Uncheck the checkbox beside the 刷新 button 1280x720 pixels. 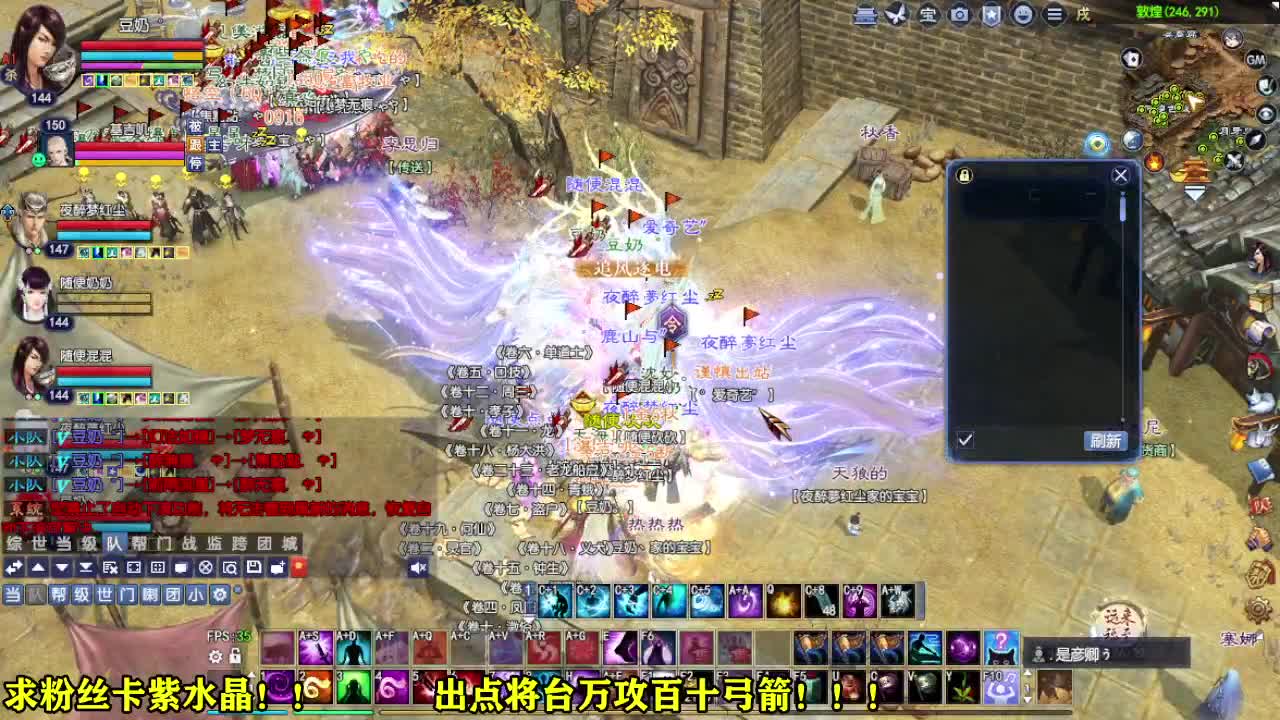(966, 438)
